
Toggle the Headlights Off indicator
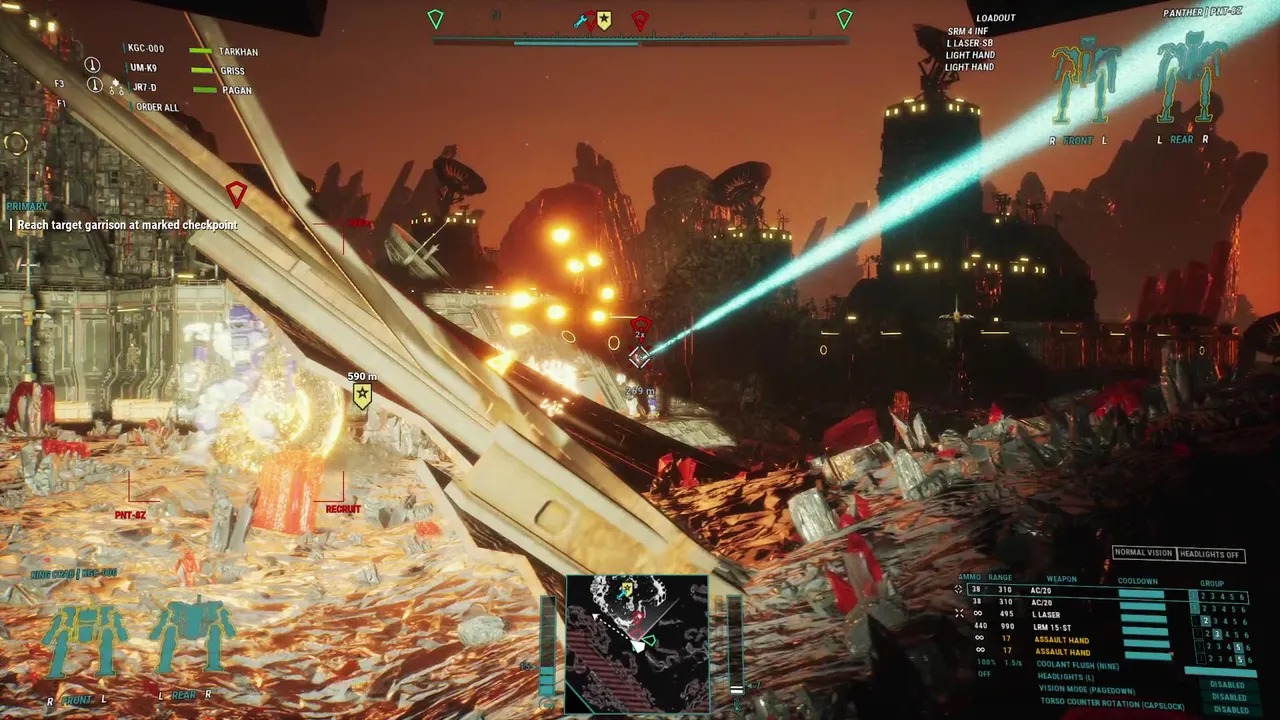click(x=1210, y=554)
